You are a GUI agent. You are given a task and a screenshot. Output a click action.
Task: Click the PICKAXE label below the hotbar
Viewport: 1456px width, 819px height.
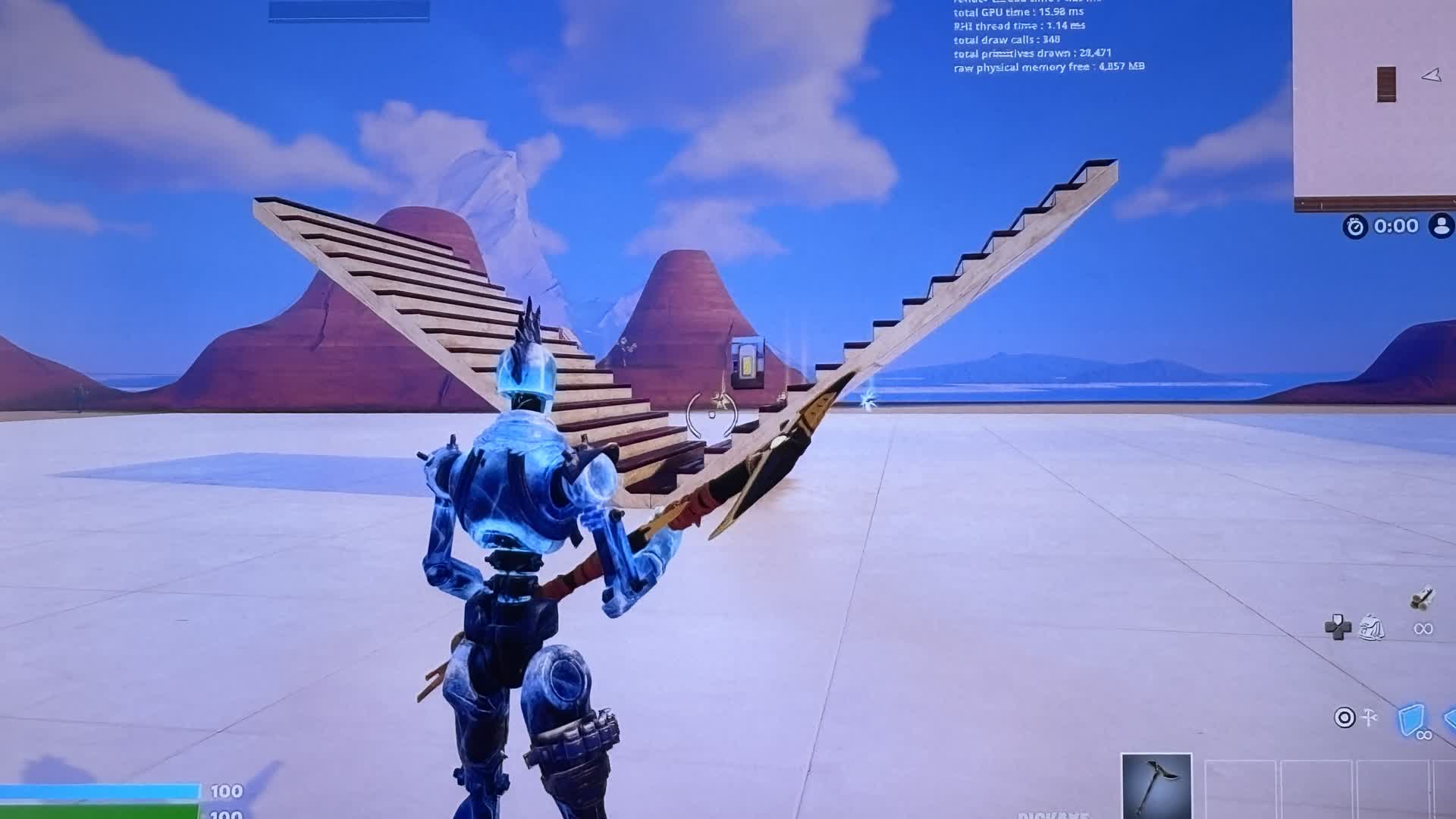1054,816
